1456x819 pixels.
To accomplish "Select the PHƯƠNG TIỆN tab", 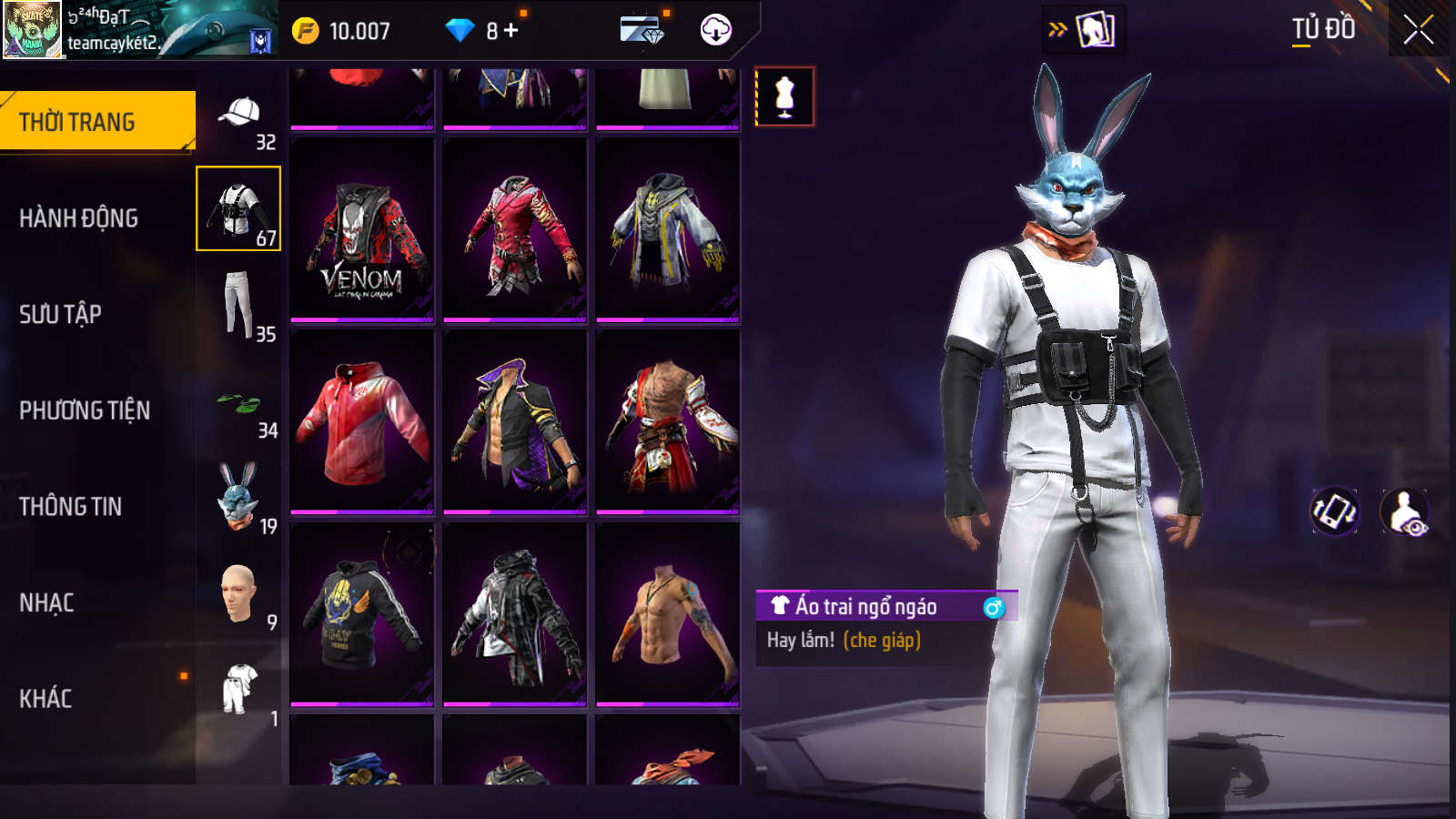I will pos(85,410).
